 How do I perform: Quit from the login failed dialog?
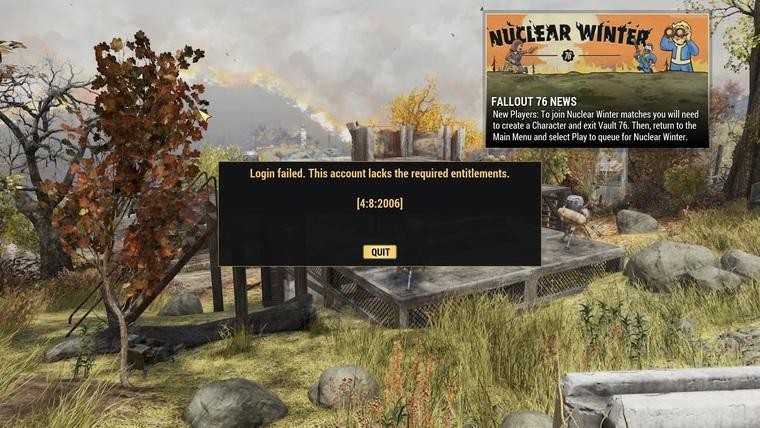[x=379, y=252]
